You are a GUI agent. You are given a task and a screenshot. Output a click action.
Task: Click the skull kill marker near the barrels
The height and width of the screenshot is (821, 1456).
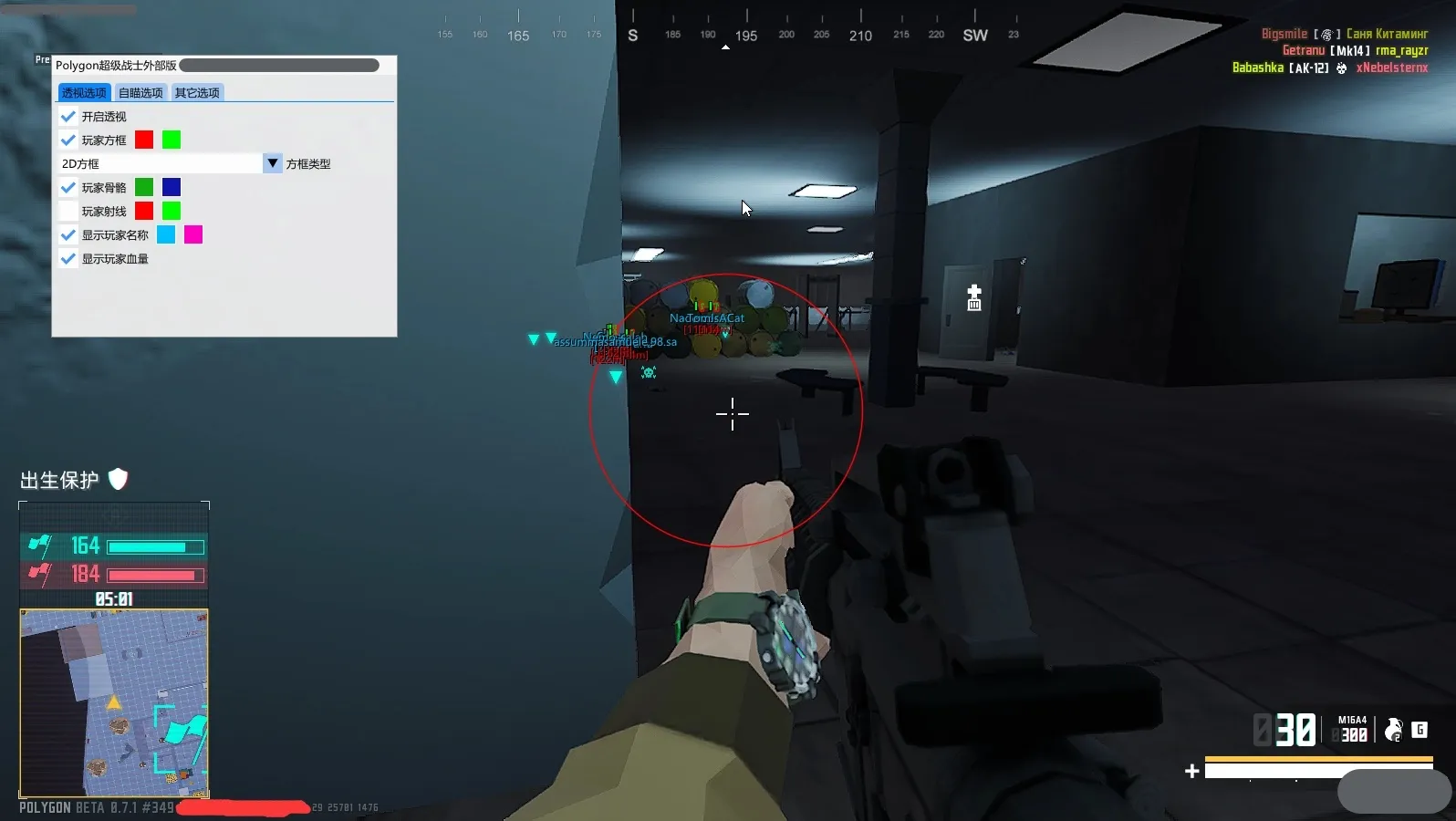648,372
